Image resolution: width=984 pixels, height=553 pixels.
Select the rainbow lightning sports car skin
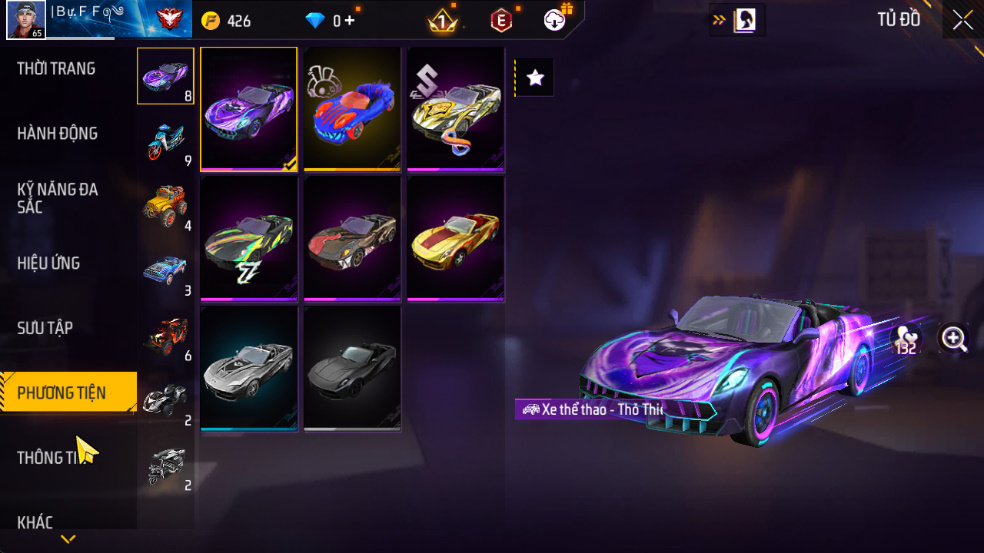pos(249,239)
